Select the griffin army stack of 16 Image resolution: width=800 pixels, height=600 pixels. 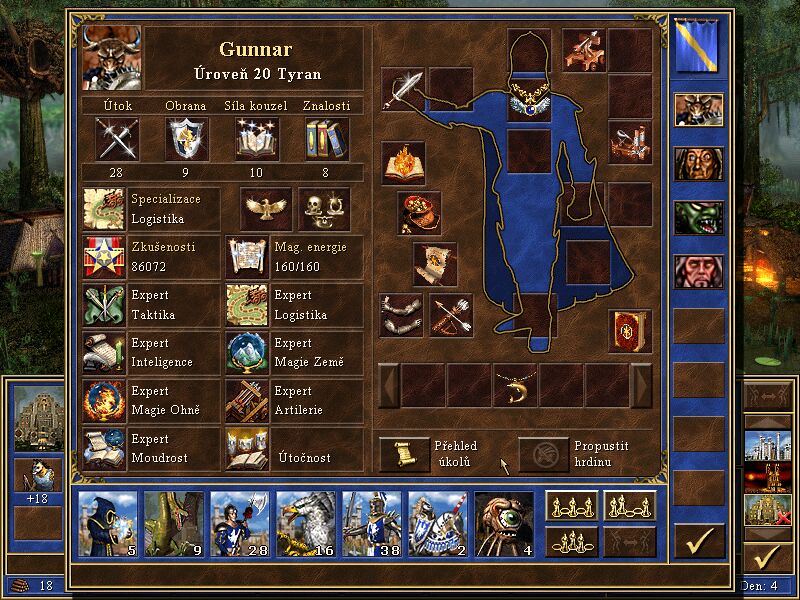pos(306,524)
